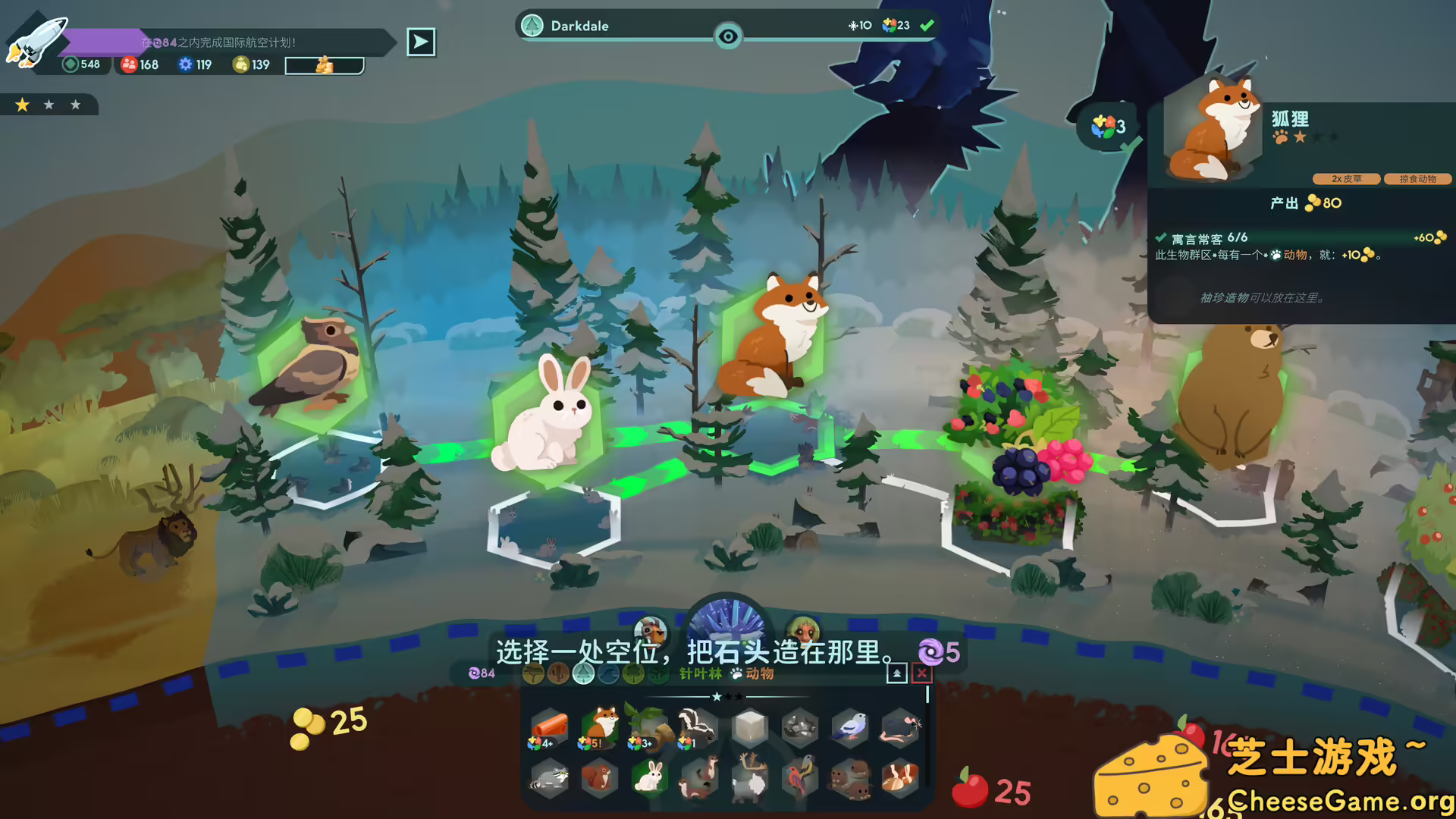Click the 548 gem resource counter
The height and width of the screenshot is (819, 1456).
pos(80,64)
